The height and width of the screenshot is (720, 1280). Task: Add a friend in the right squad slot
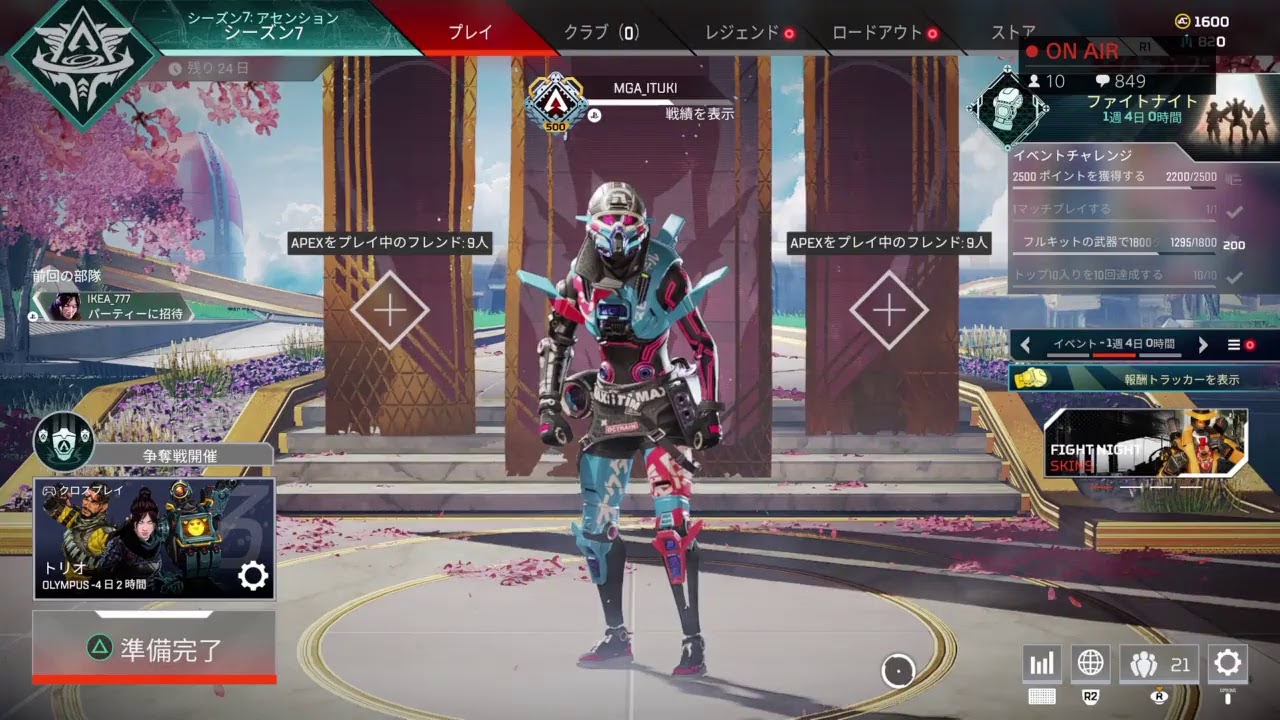[888, 310]
